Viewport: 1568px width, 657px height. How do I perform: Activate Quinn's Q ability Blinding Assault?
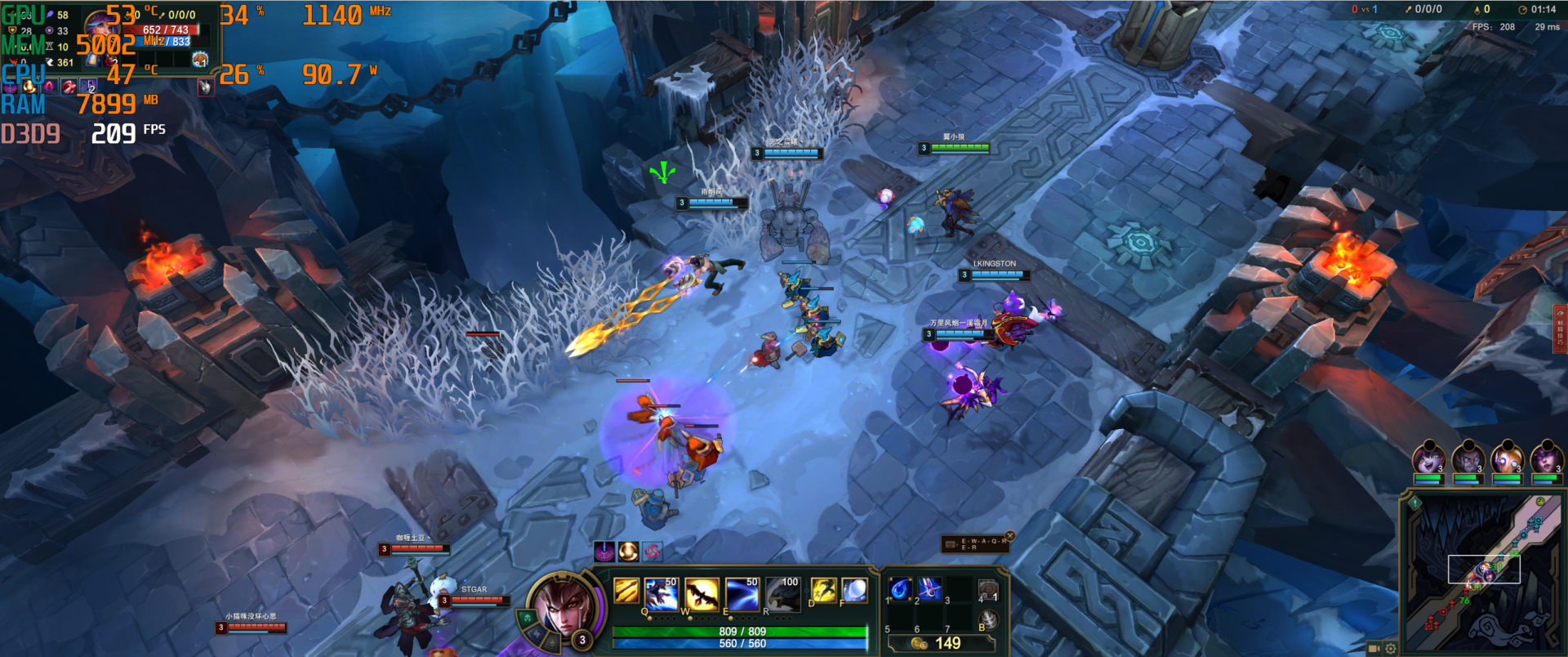660,594
